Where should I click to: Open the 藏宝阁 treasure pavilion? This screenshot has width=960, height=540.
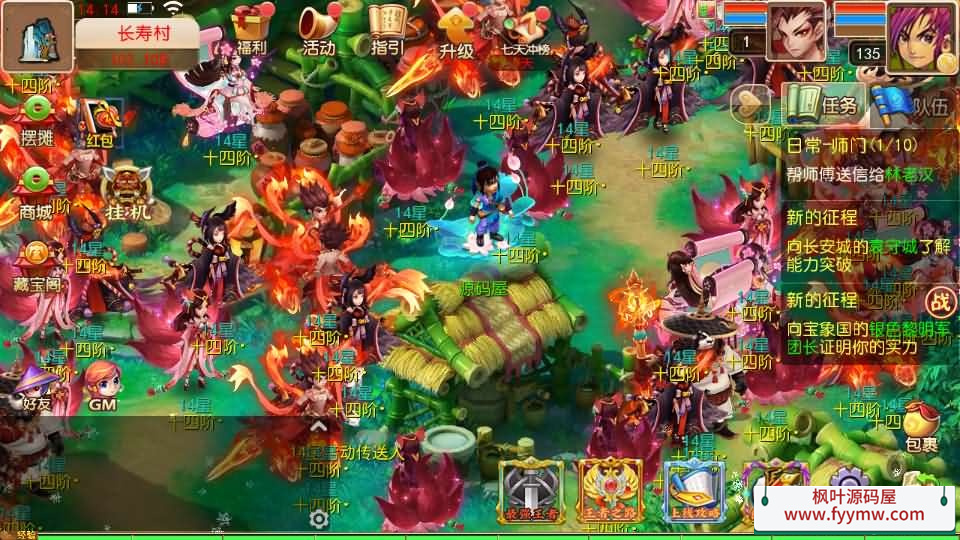tap(37, 260)
